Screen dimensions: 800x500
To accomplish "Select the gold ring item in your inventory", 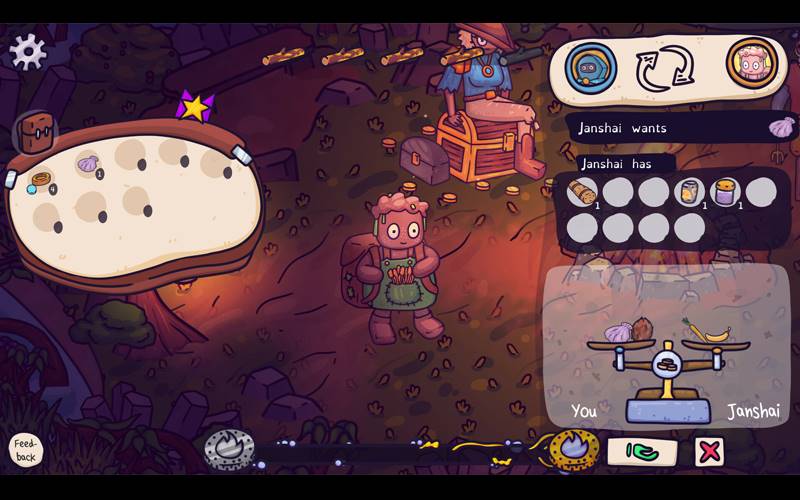I will pyautogui.click(x=41, y=182).
